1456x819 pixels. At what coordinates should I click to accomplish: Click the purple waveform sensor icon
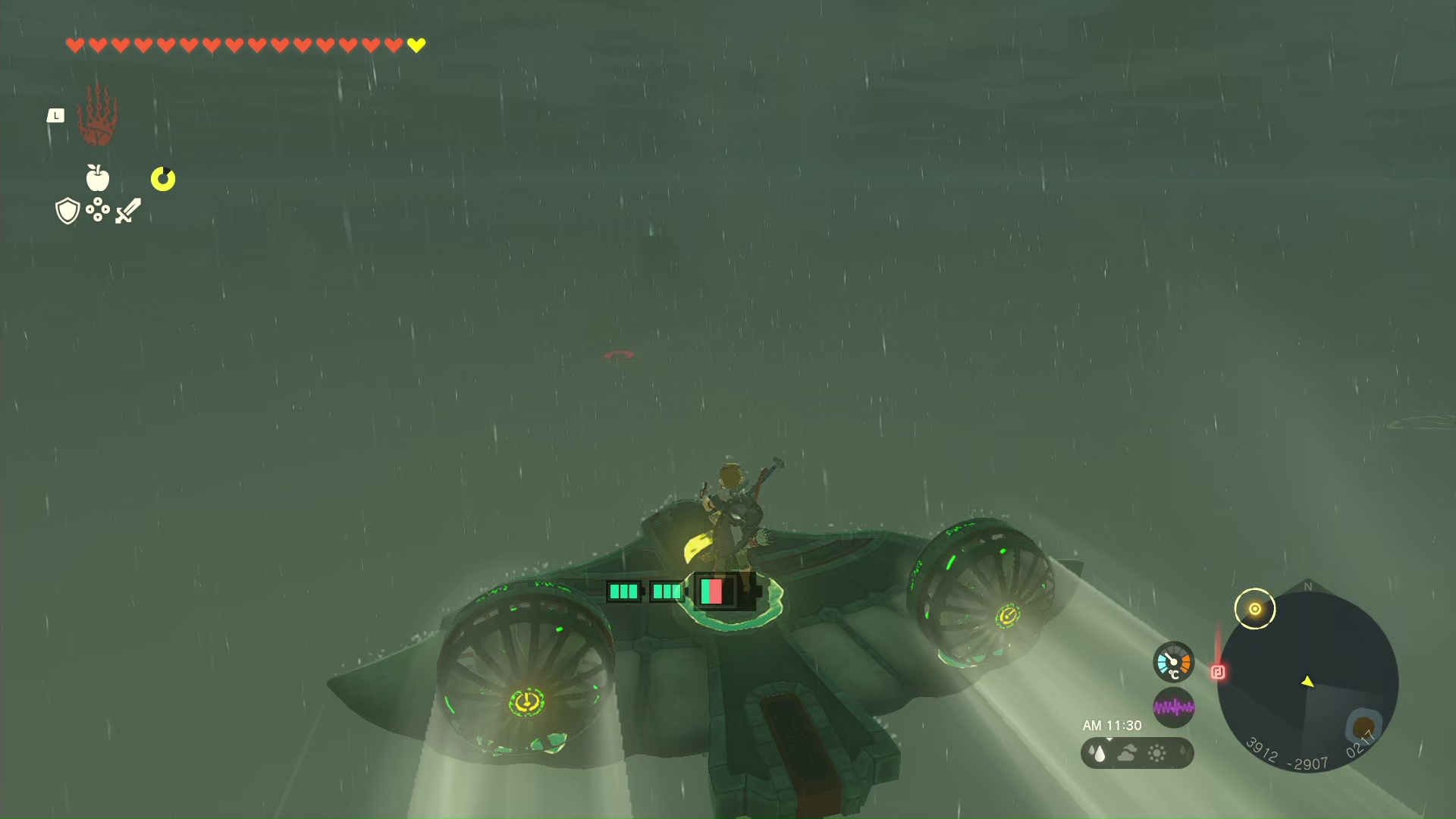(1173, 708)
